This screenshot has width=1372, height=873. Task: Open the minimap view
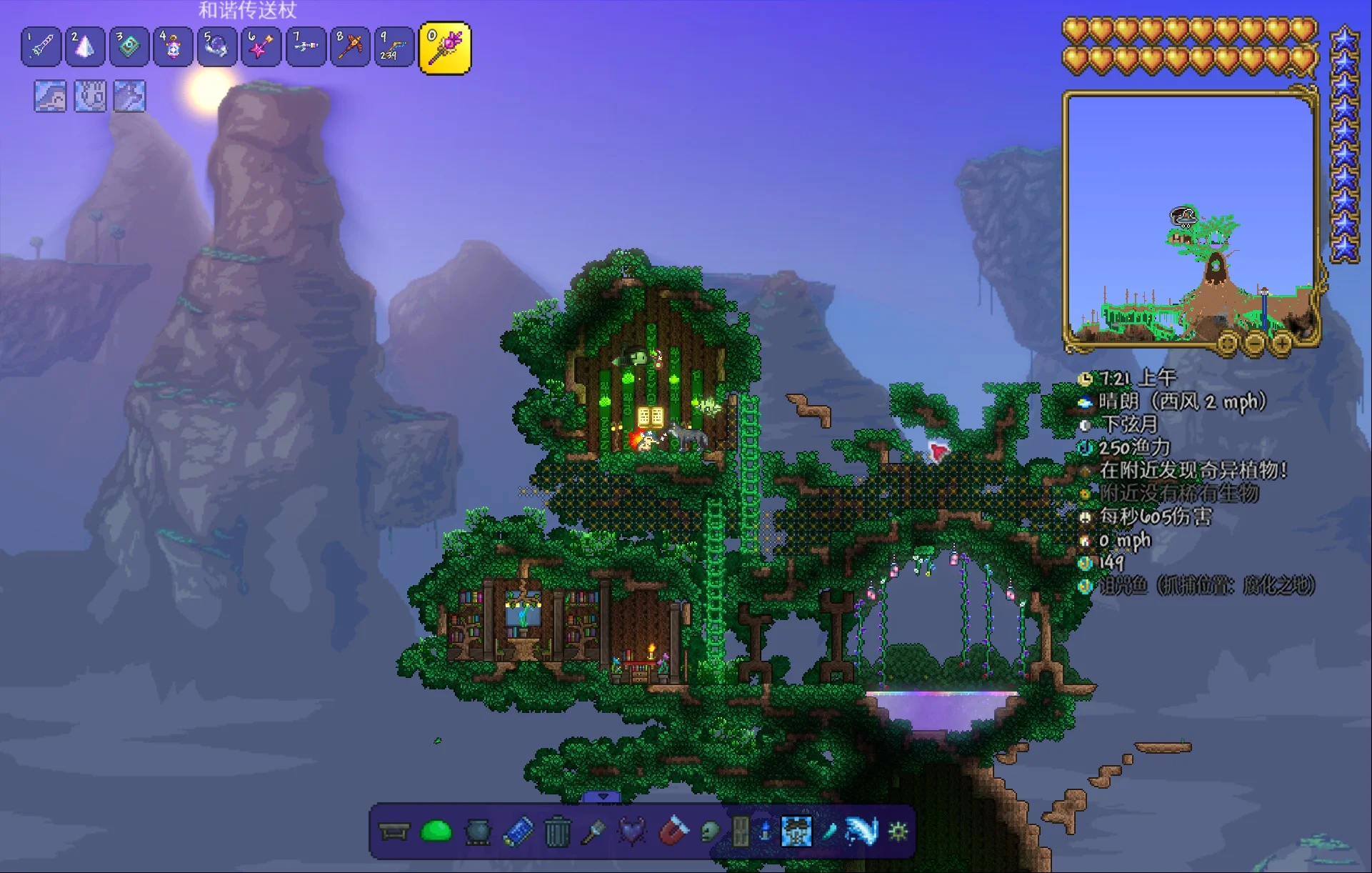[x=1190, y=218]
